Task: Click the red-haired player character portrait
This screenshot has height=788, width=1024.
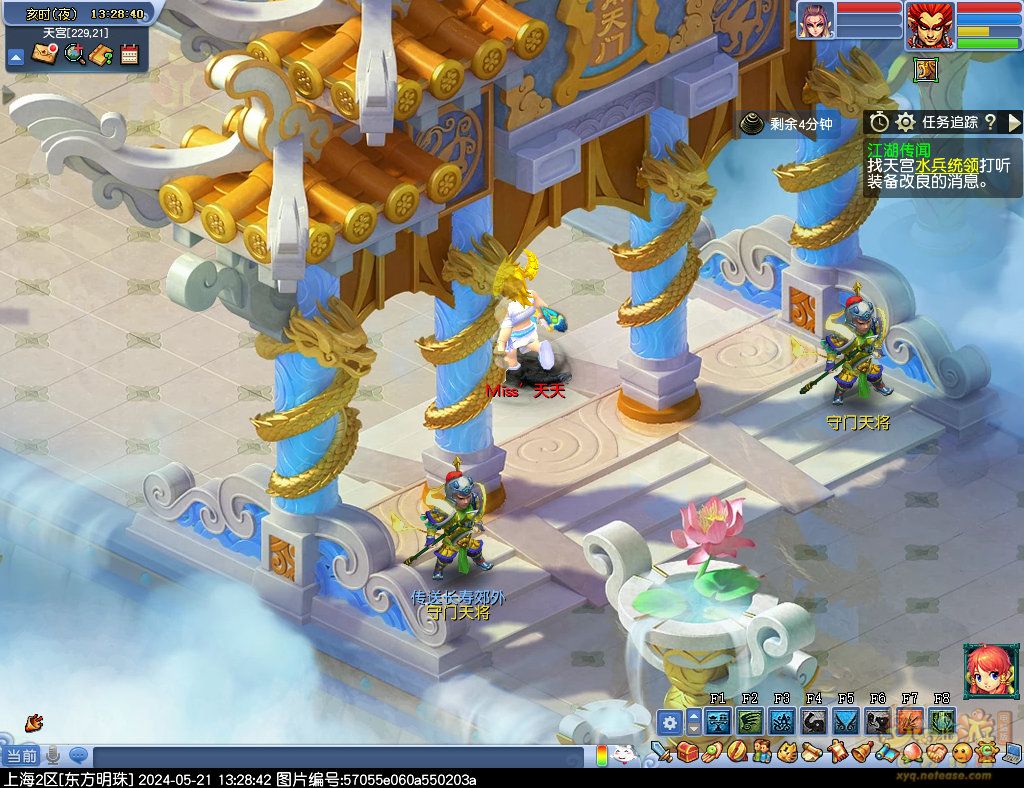Action: [929, 25]
